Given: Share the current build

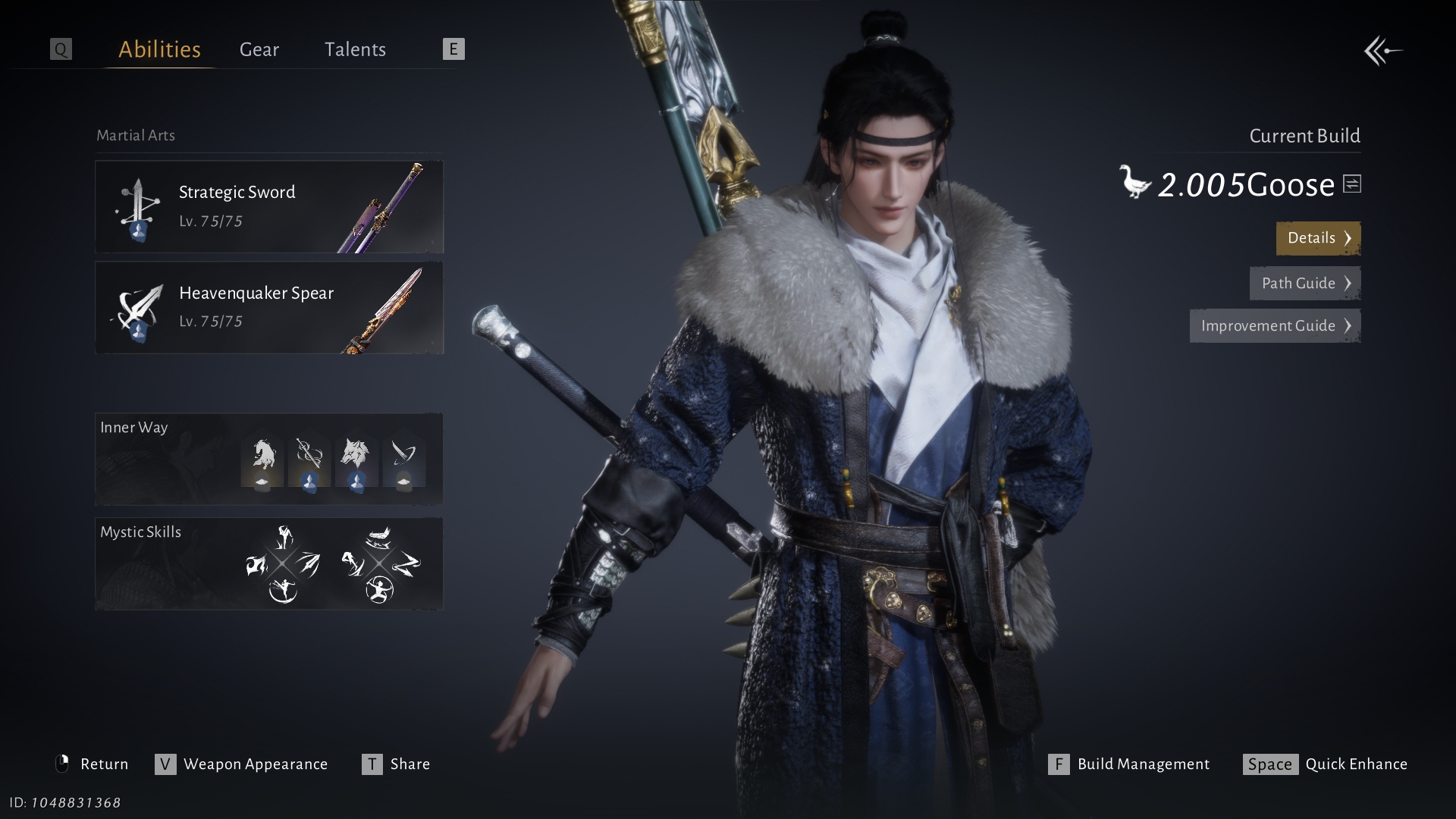Looking at the screenshot, I should (x=397, y=764).
